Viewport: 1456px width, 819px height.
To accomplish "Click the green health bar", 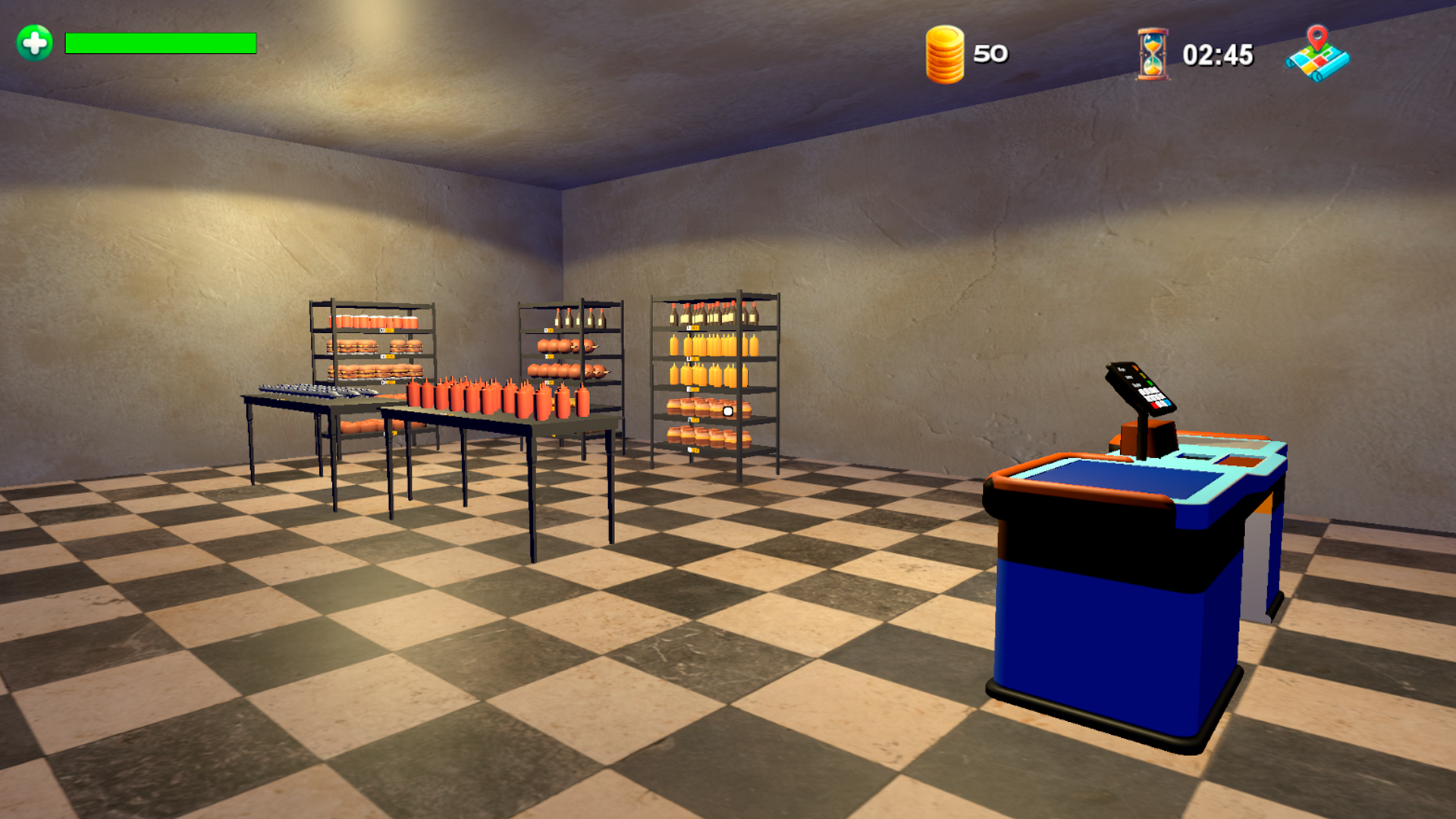I will [x=159, y=42].
